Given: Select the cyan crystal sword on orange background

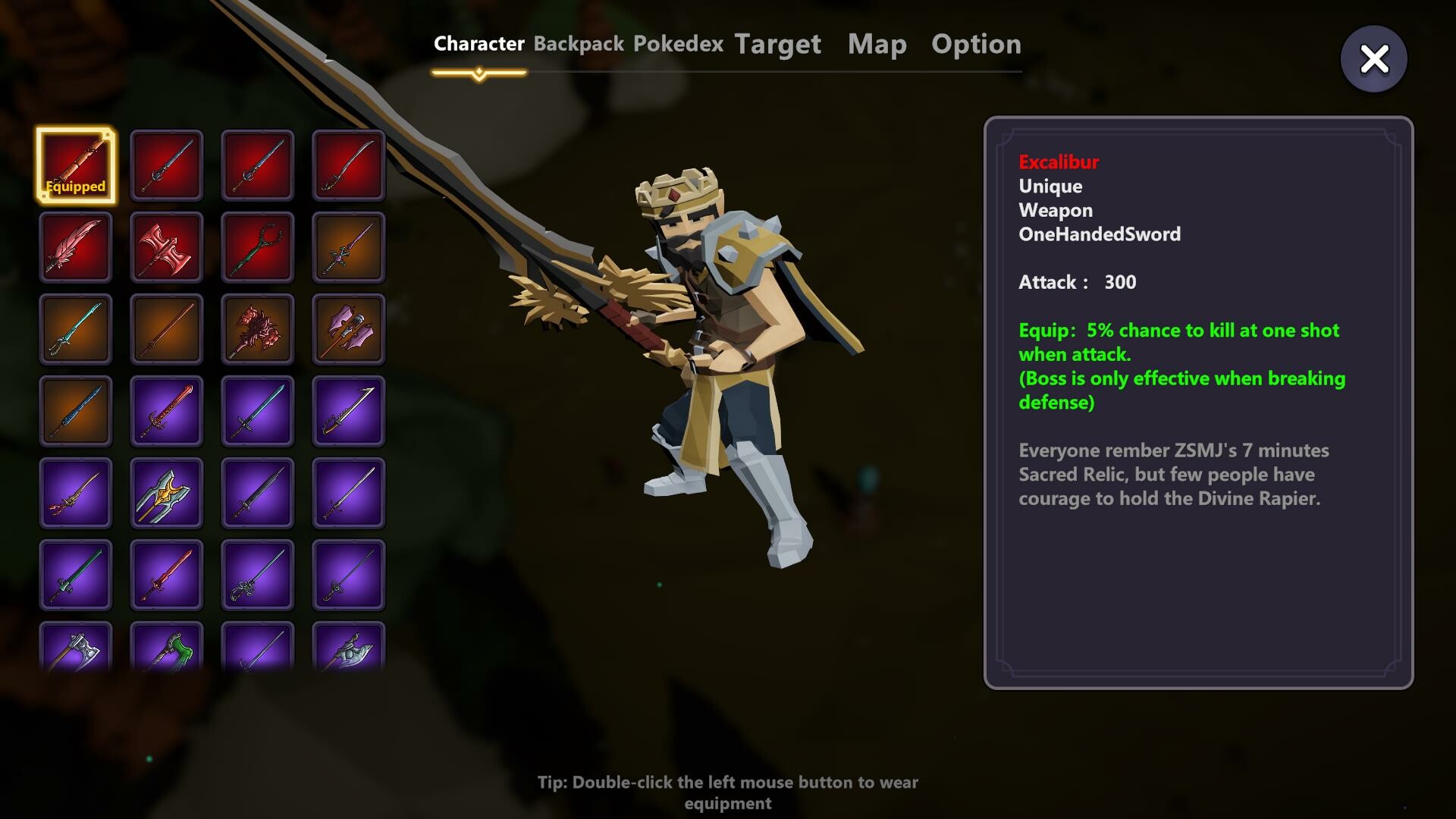Looking at the screenshot, I should (x=76, y=329).
